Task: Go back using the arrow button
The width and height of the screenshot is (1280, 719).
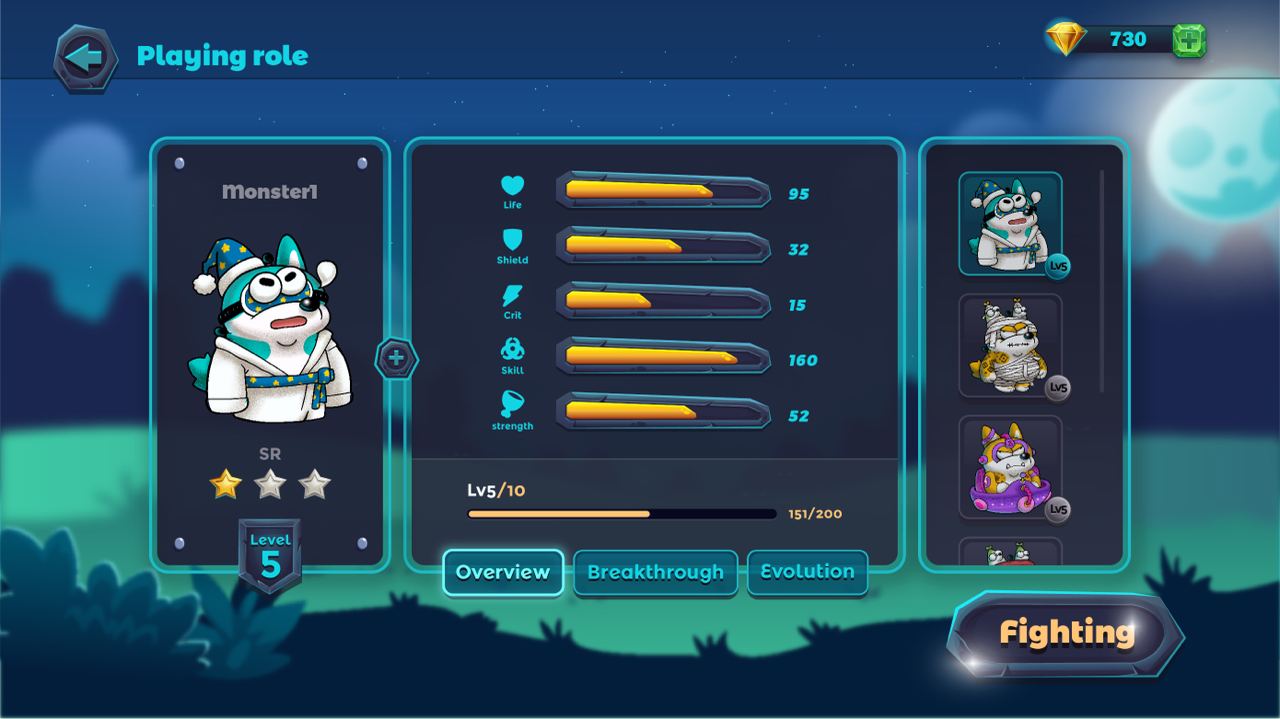Action: pyautogui.click(x=85, y=58)
